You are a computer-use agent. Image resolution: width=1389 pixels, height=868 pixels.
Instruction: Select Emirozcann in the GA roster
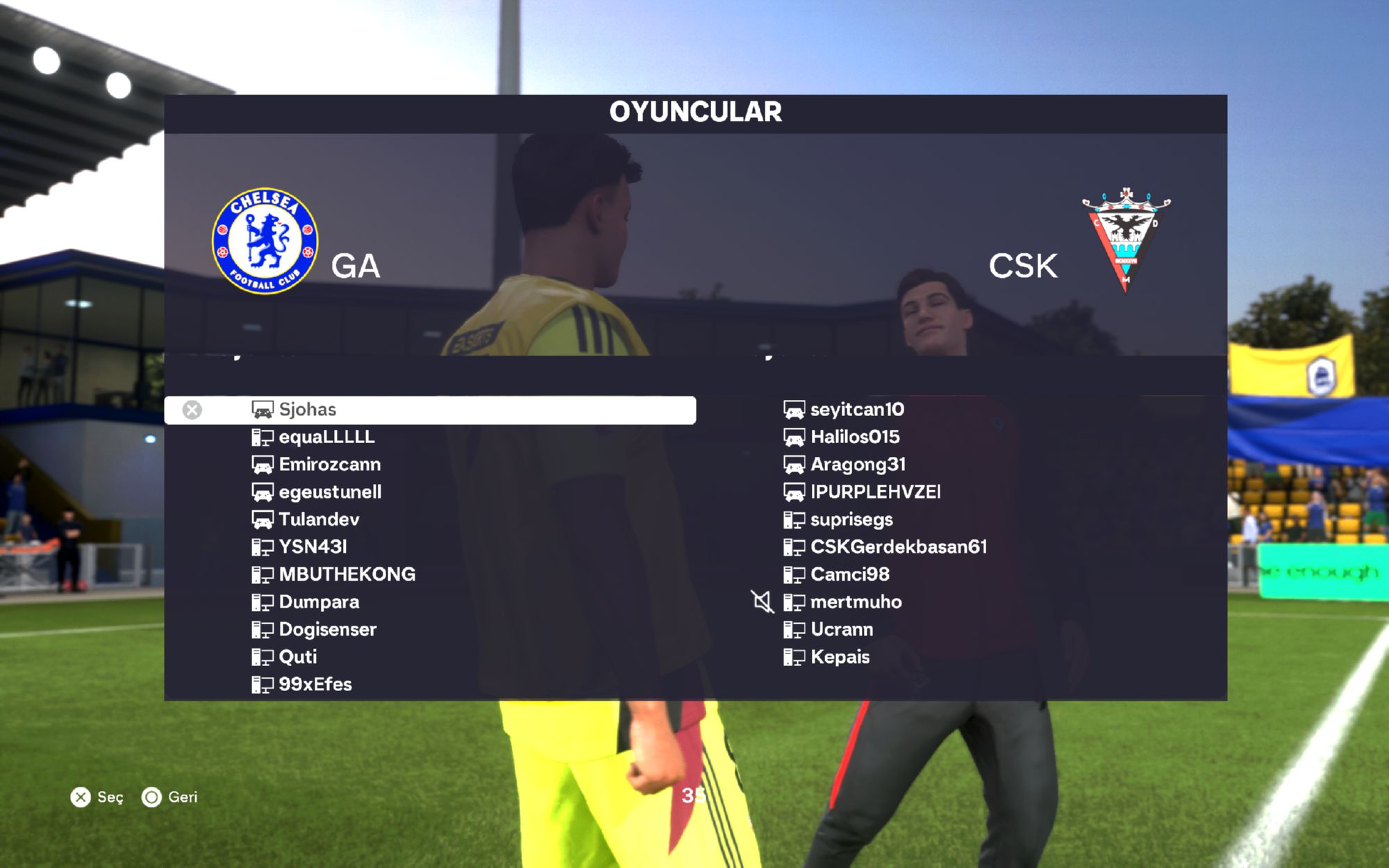pos(329,465)
